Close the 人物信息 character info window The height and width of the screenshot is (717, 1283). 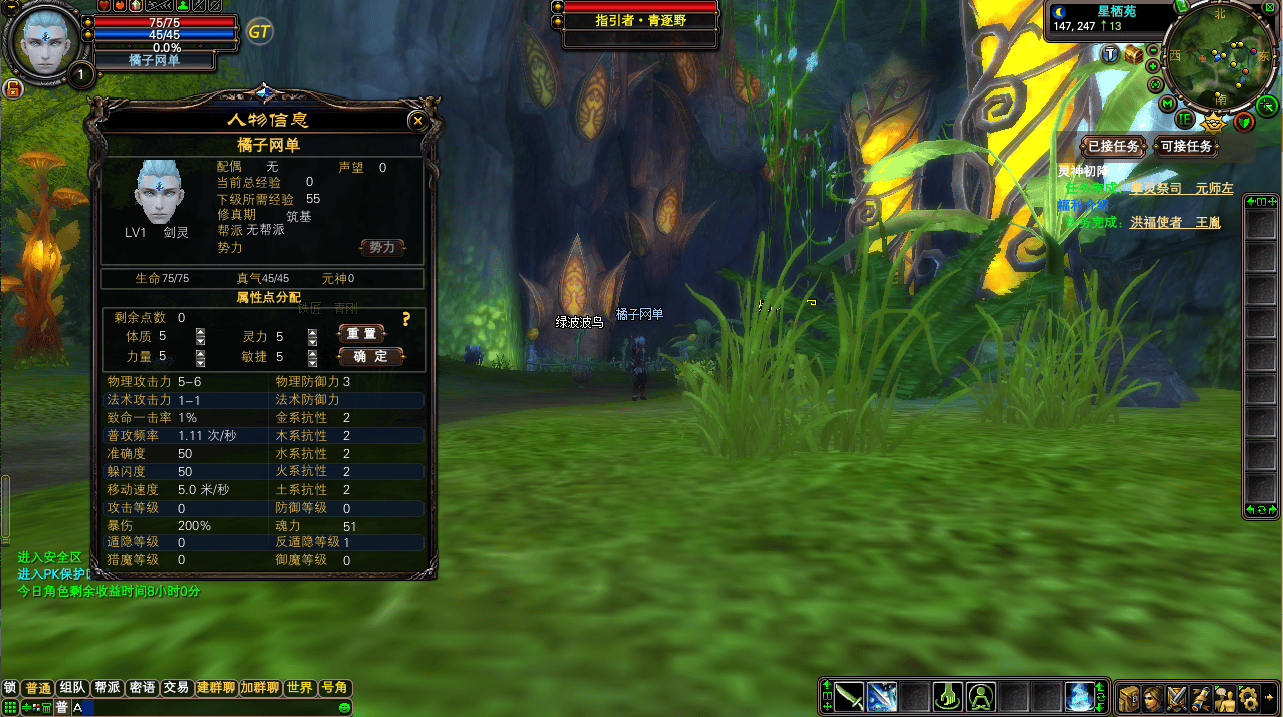point(418,121)
